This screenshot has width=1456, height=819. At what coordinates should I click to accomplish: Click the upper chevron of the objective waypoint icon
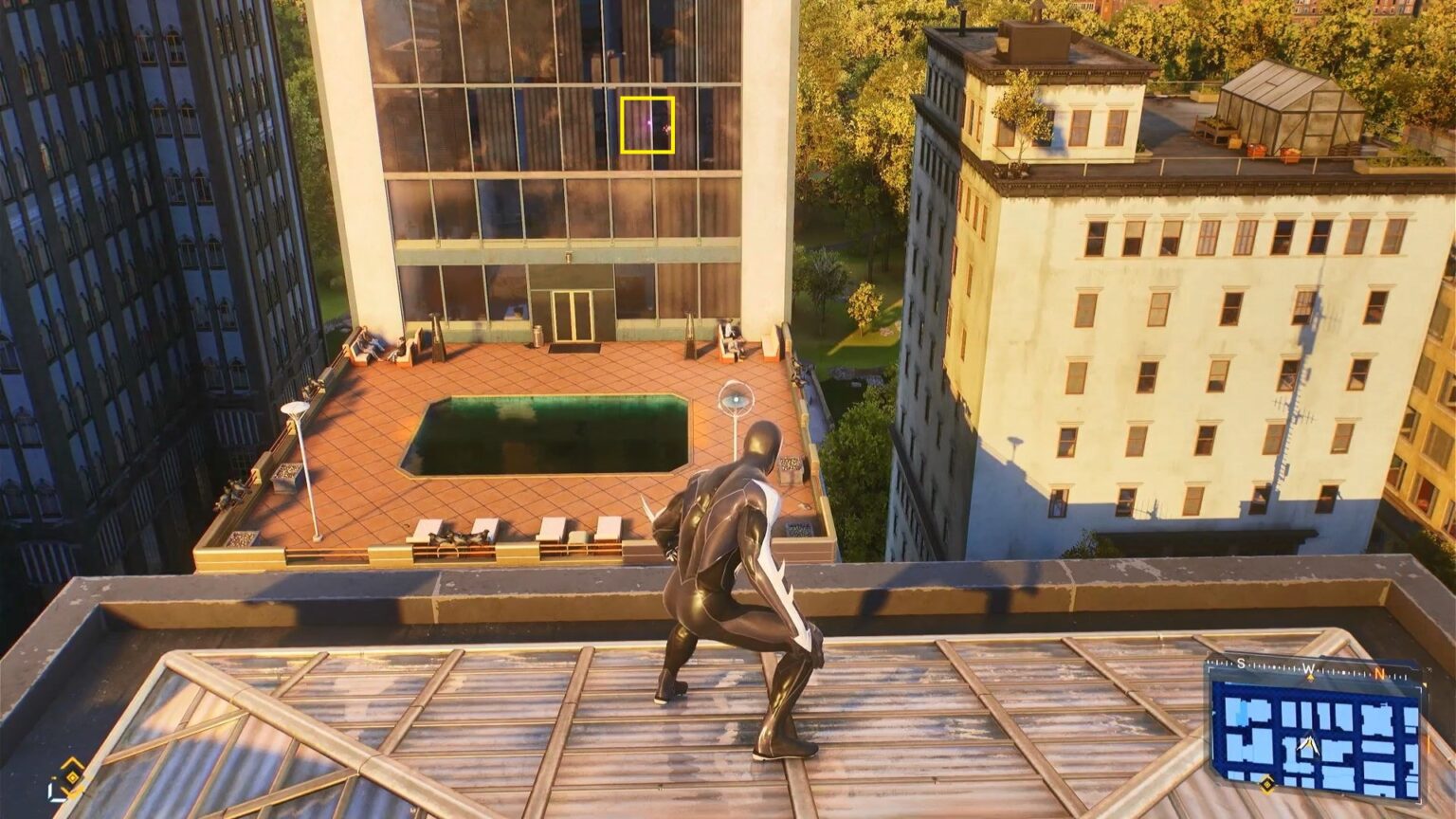(72, 761)
